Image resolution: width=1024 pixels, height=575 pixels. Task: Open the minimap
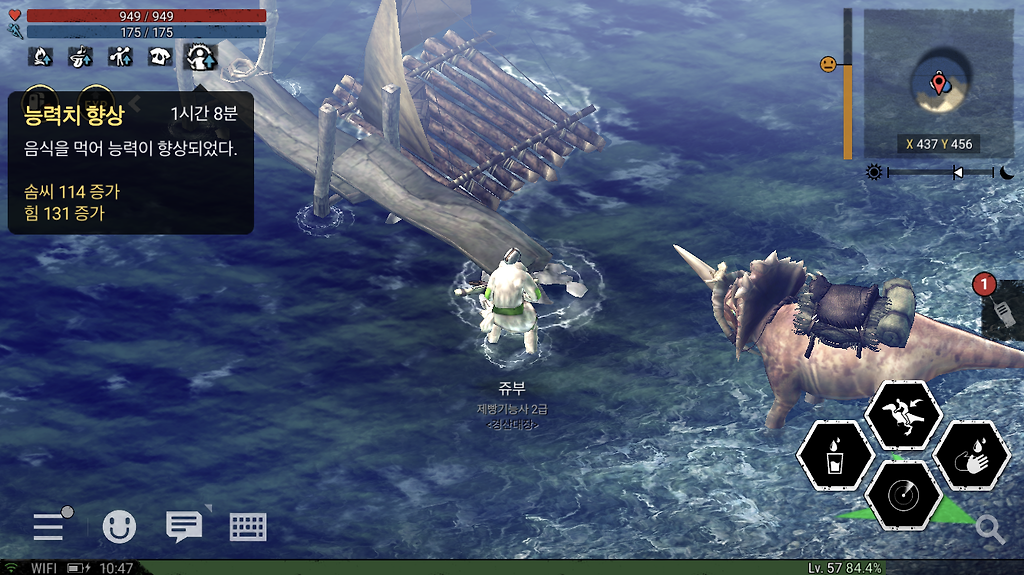click(937, 82)
